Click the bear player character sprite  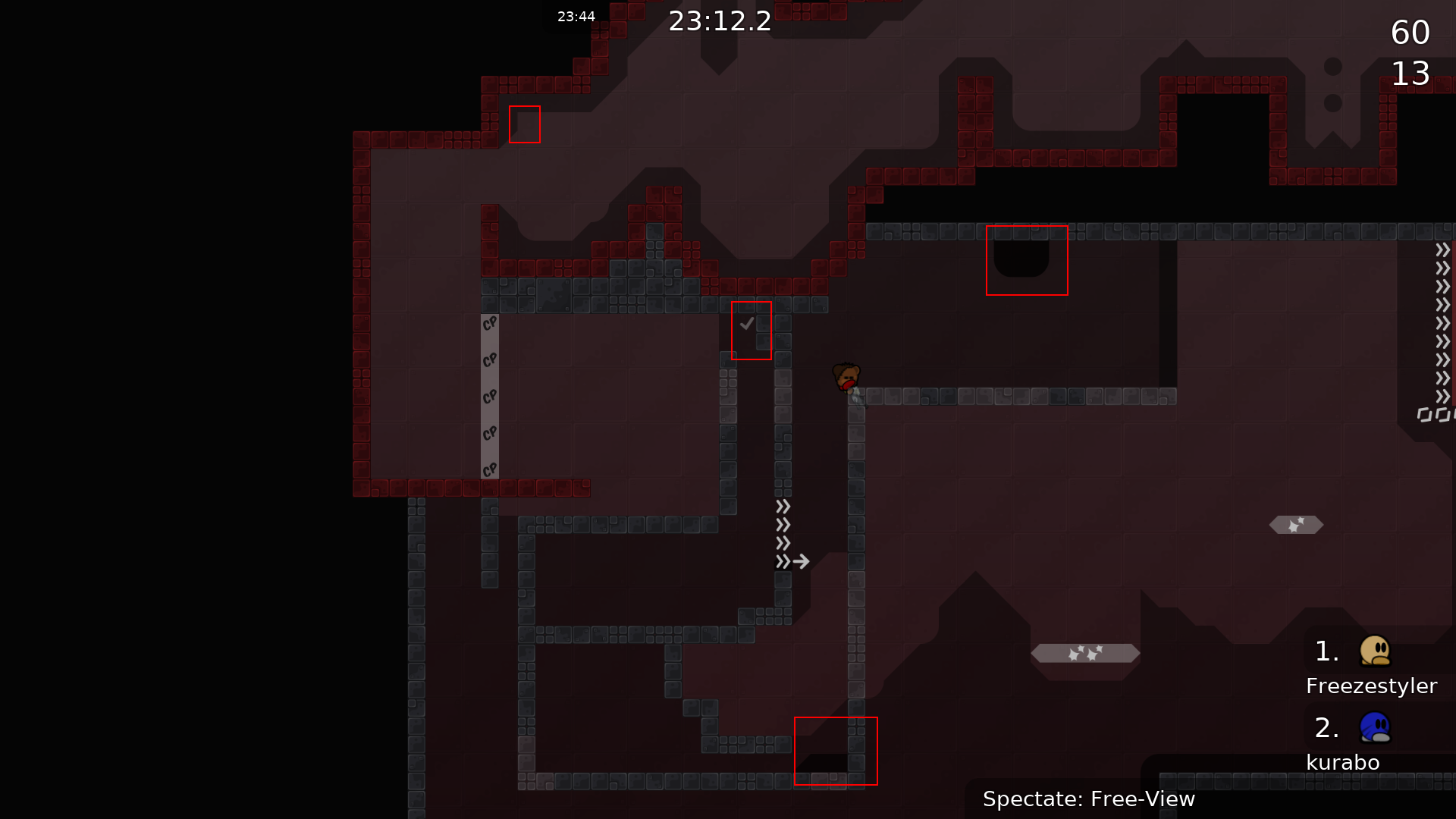coord(847,377)
